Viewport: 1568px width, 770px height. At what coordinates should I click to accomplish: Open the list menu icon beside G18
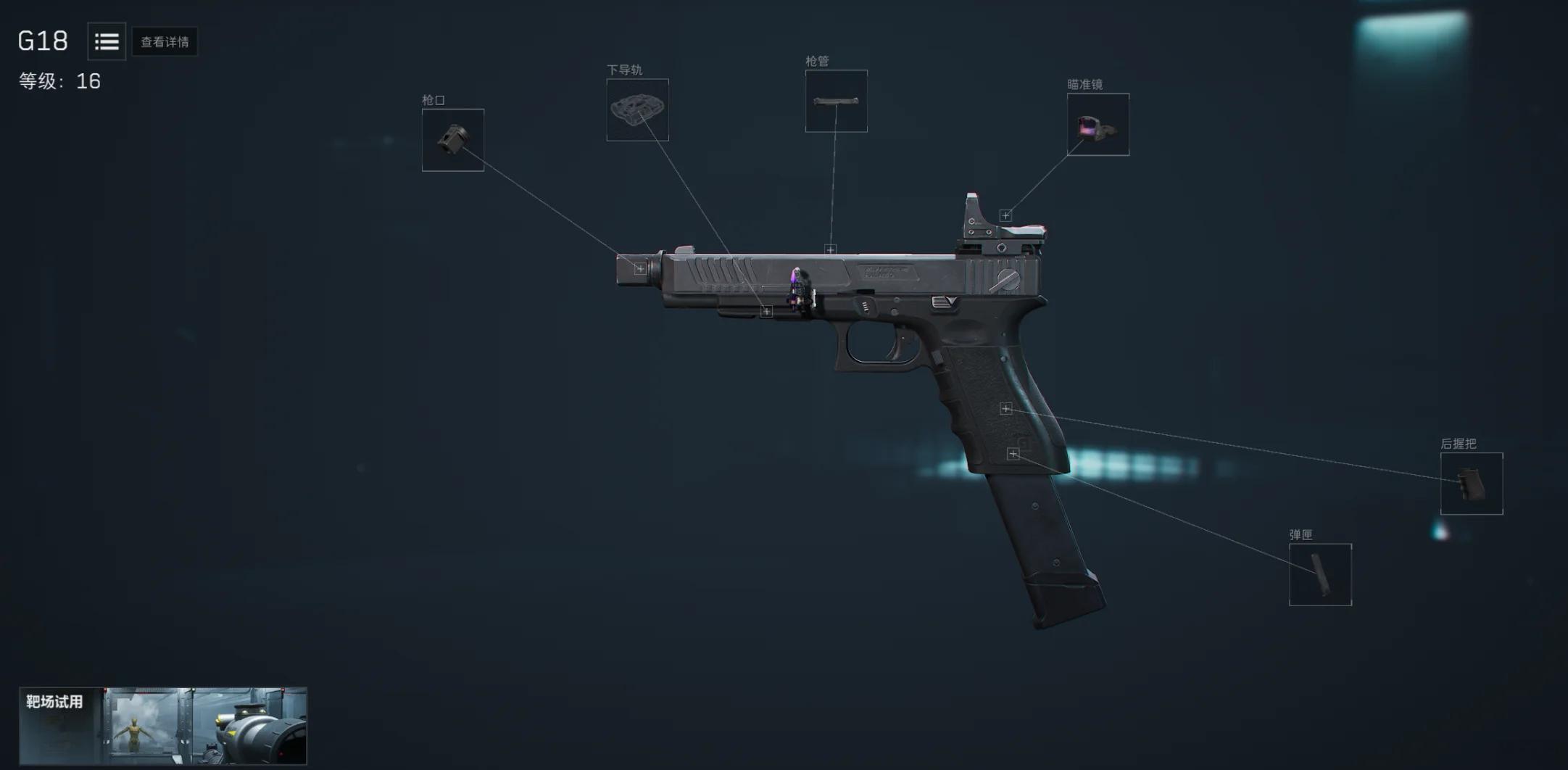[x=107, y=41]
